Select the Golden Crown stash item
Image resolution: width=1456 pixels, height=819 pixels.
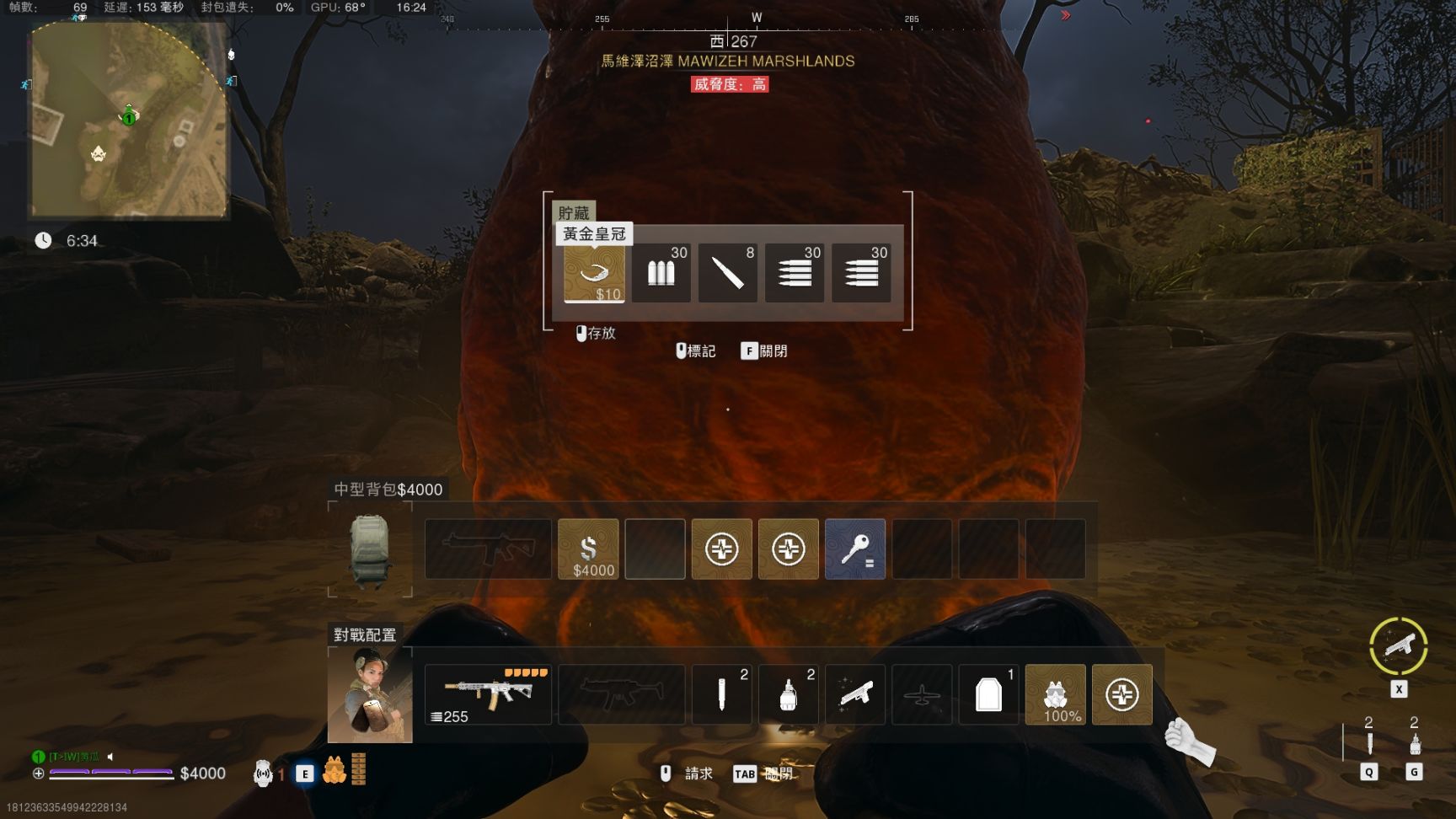click(594, 272)
